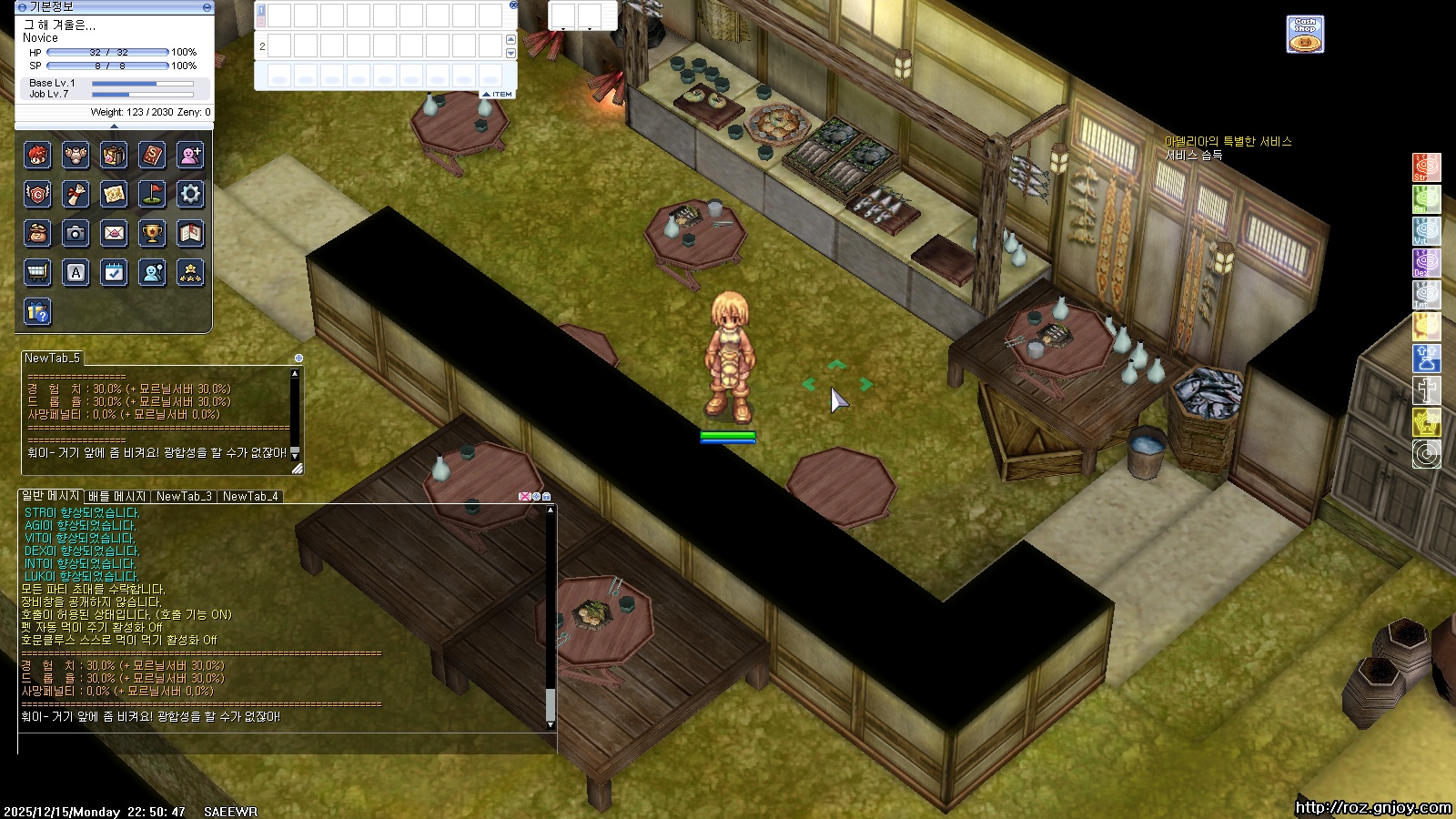Open the settings gear menu
This screenshot has height=819, width=1456.
[190, 194]
